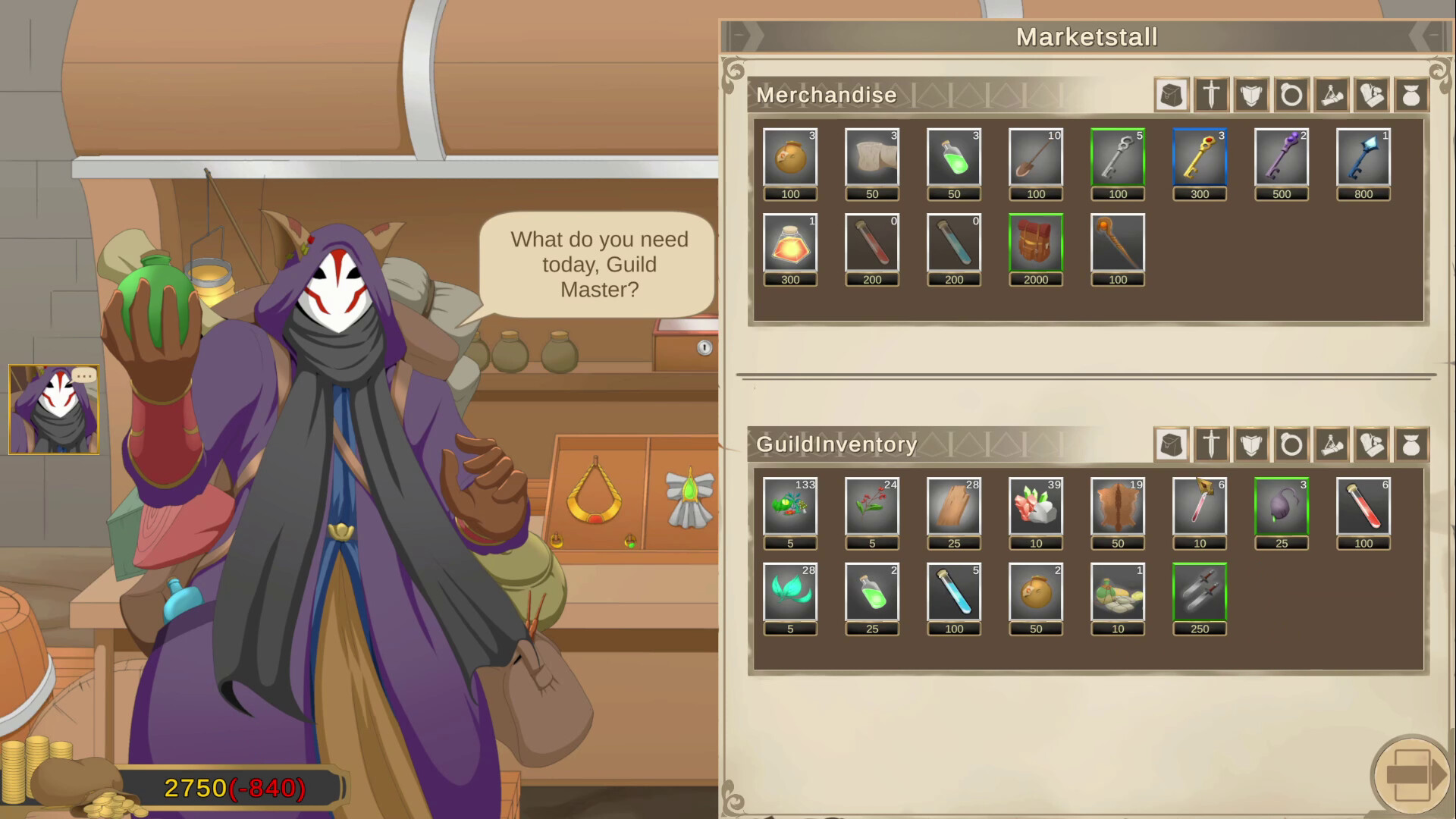1456x819 pixels.
Task: Filter Merchandise by the ring accessories icon
Action: point(1291,95)
